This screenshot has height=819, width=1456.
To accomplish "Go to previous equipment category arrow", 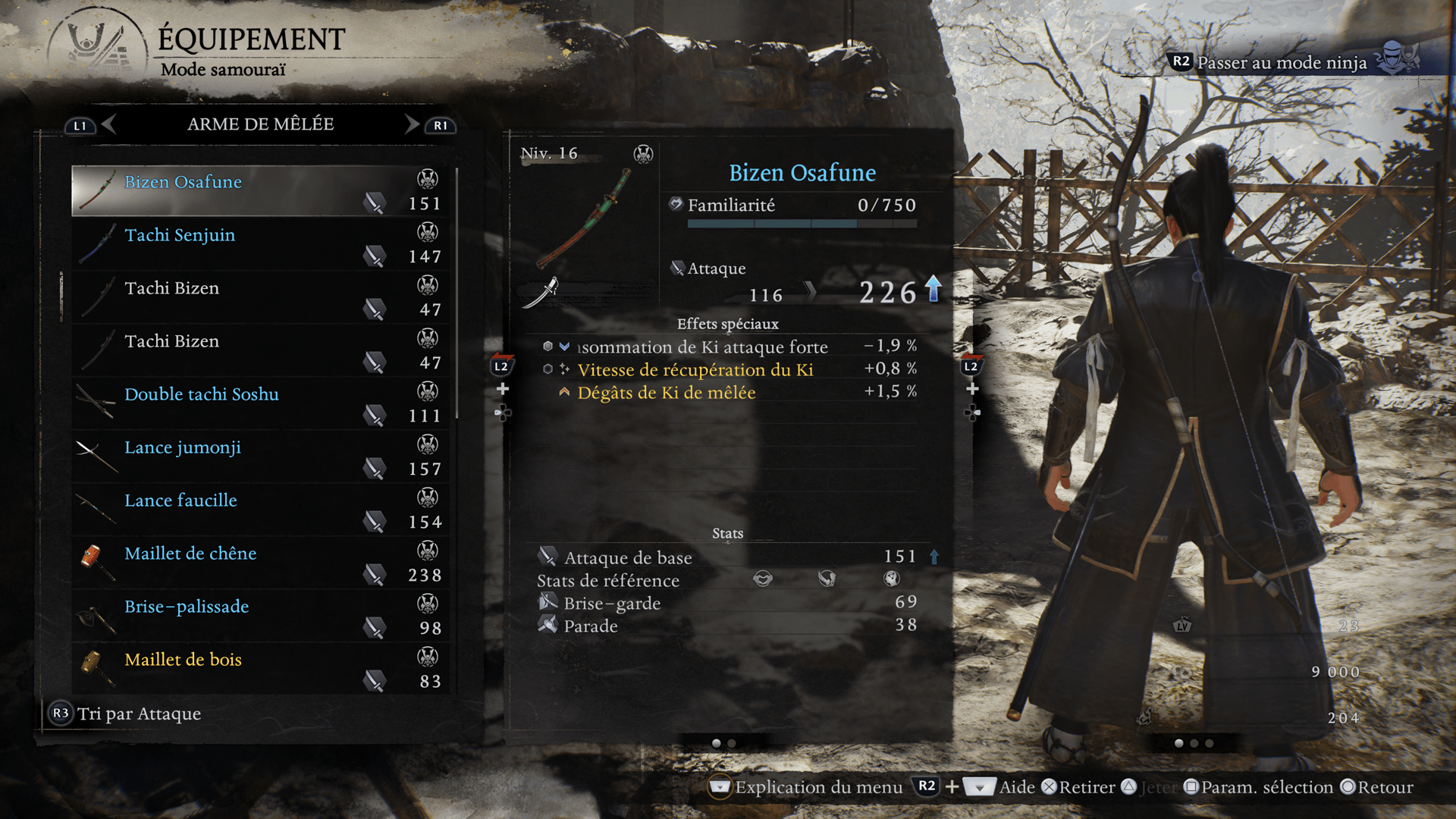I will pyautogui.click(x=108, y=124).
